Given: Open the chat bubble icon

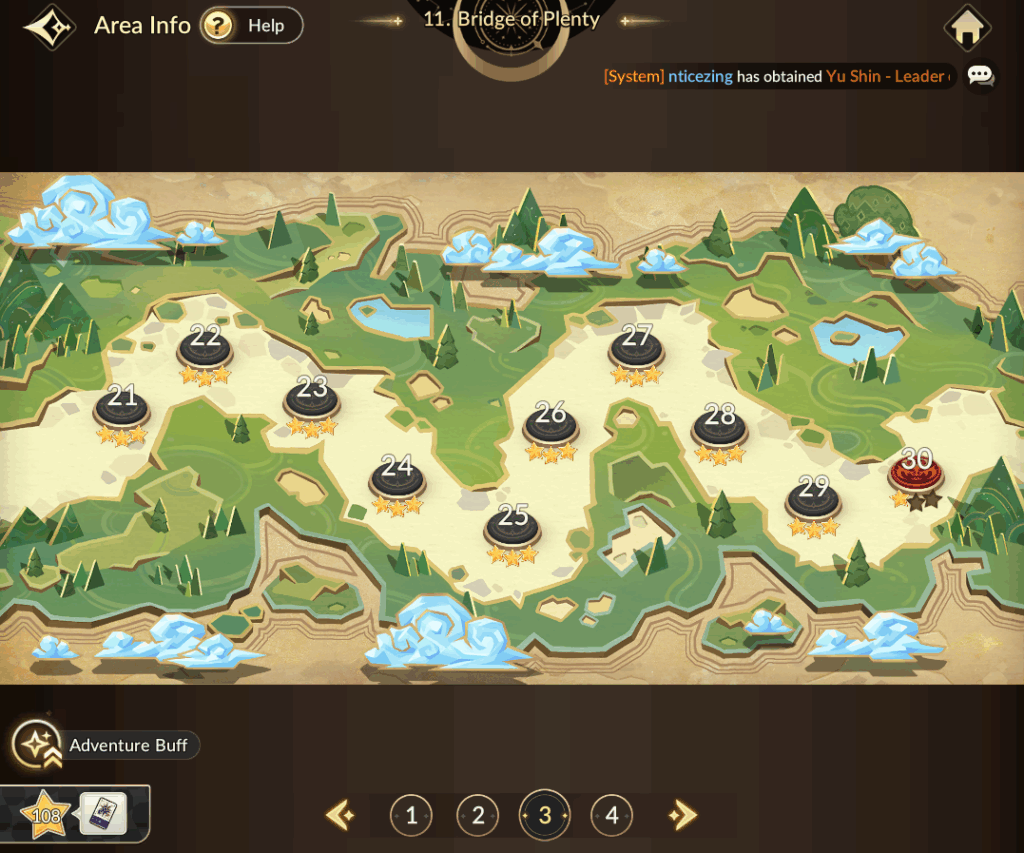Looking at the screenshot, I should coord(980,76).
